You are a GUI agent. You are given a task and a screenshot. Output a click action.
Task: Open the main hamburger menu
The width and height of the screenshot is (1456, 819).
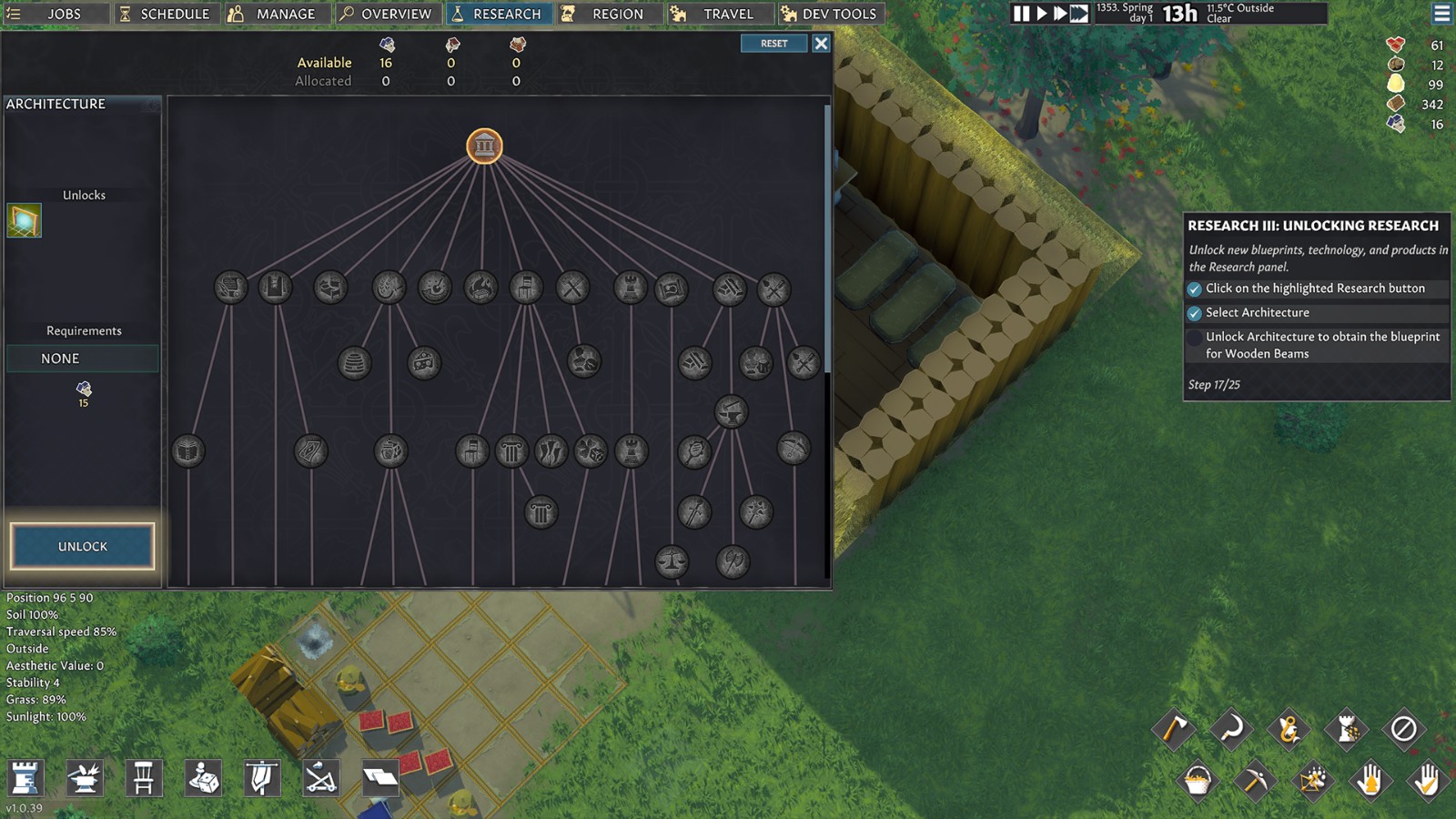pos(1441,14)
